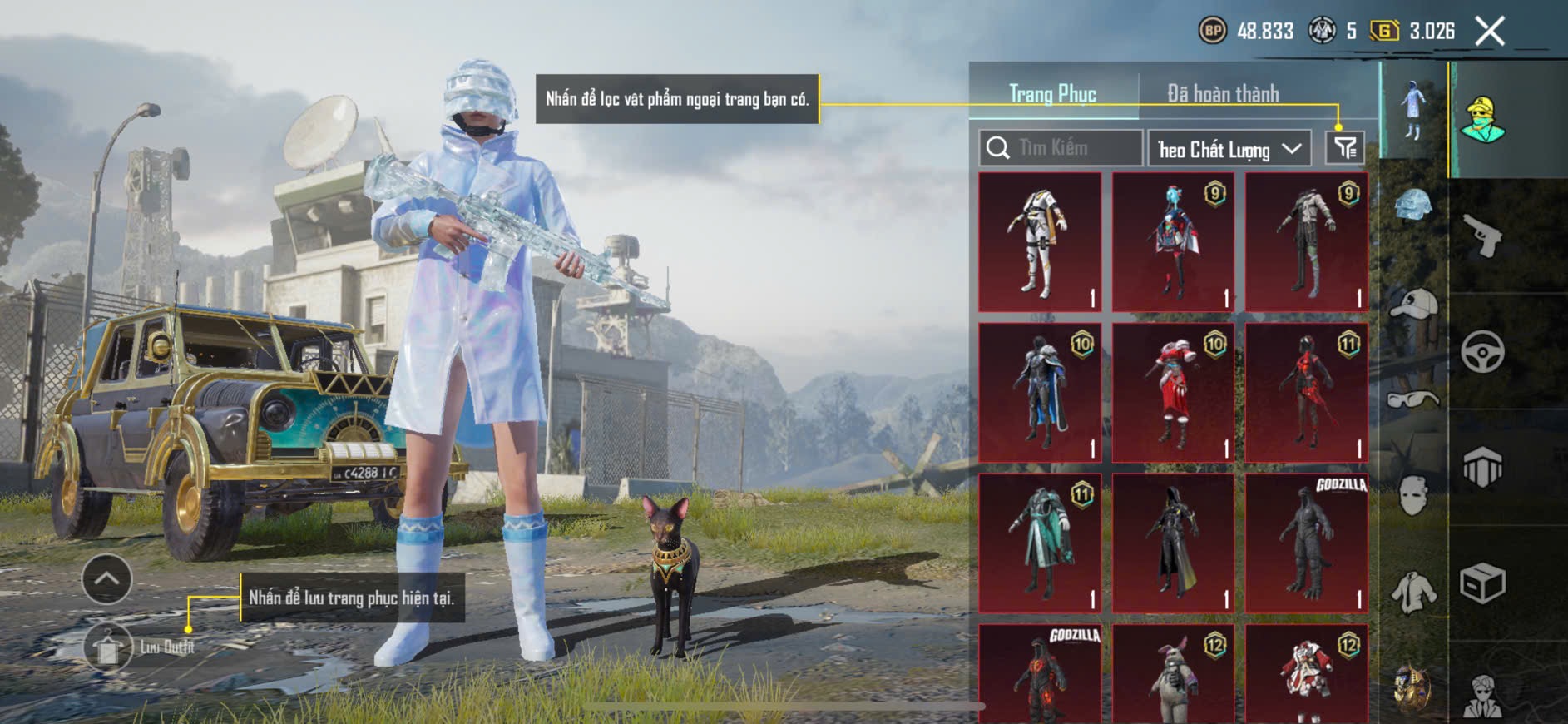
Task: Open the weapon skins pistol category
Action: click(1482, 236)
